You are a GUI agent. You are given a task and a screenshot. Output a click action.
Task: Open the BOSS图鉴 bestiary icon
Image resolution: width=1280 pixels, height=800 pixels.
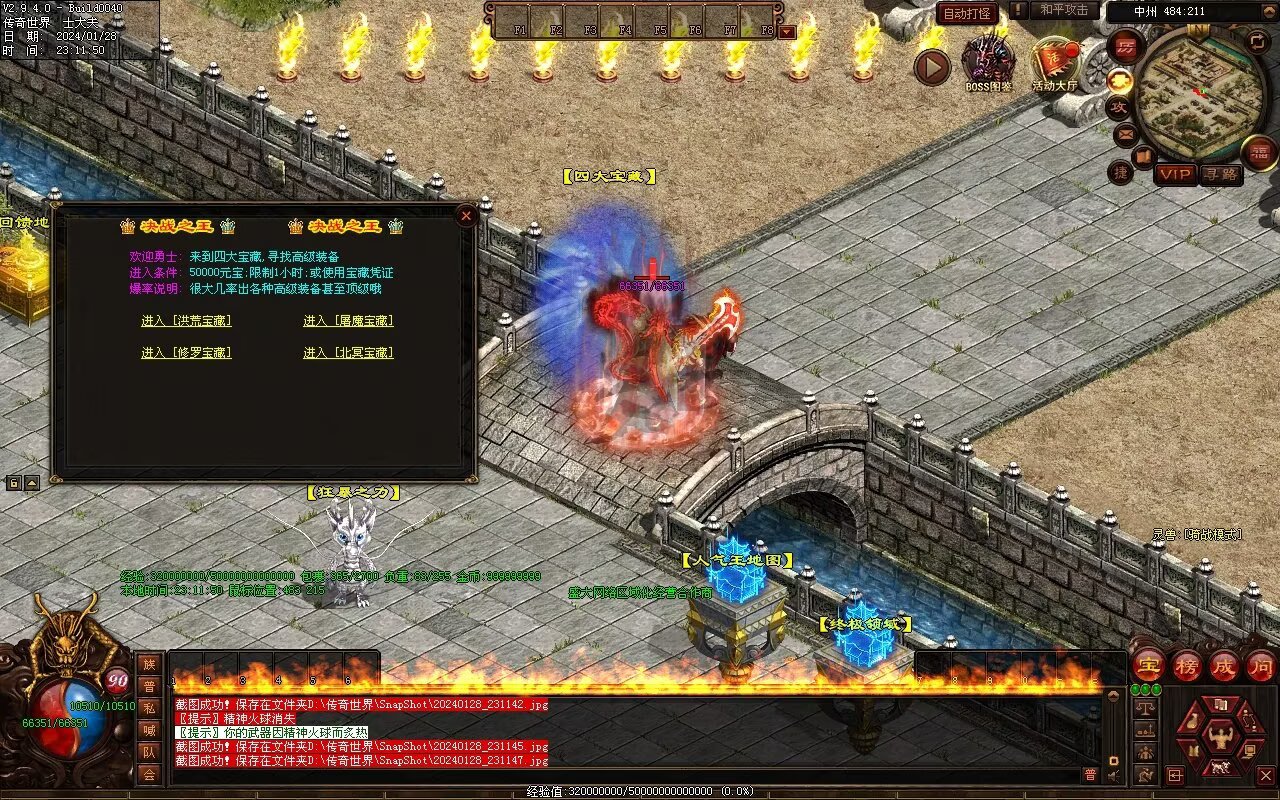(988, 62)
